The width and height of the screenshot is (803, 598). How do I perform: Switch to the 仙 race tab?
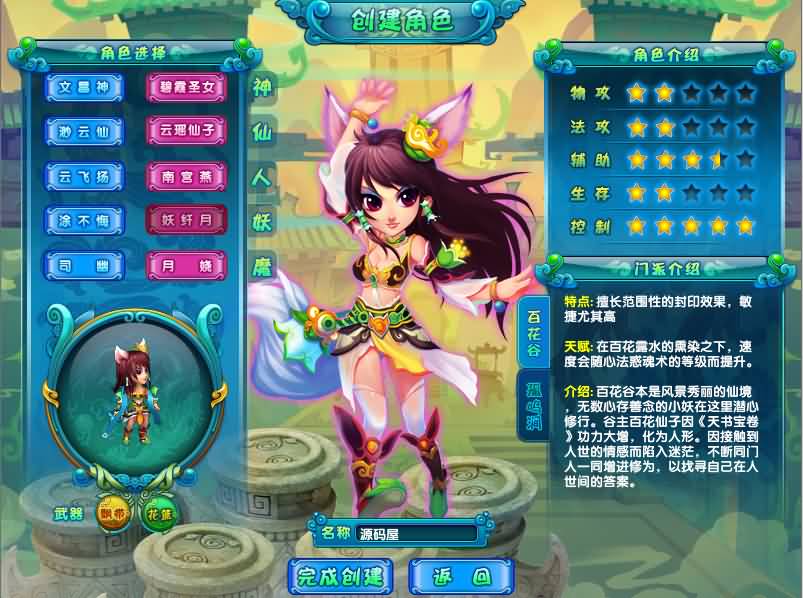click(262, 130)
